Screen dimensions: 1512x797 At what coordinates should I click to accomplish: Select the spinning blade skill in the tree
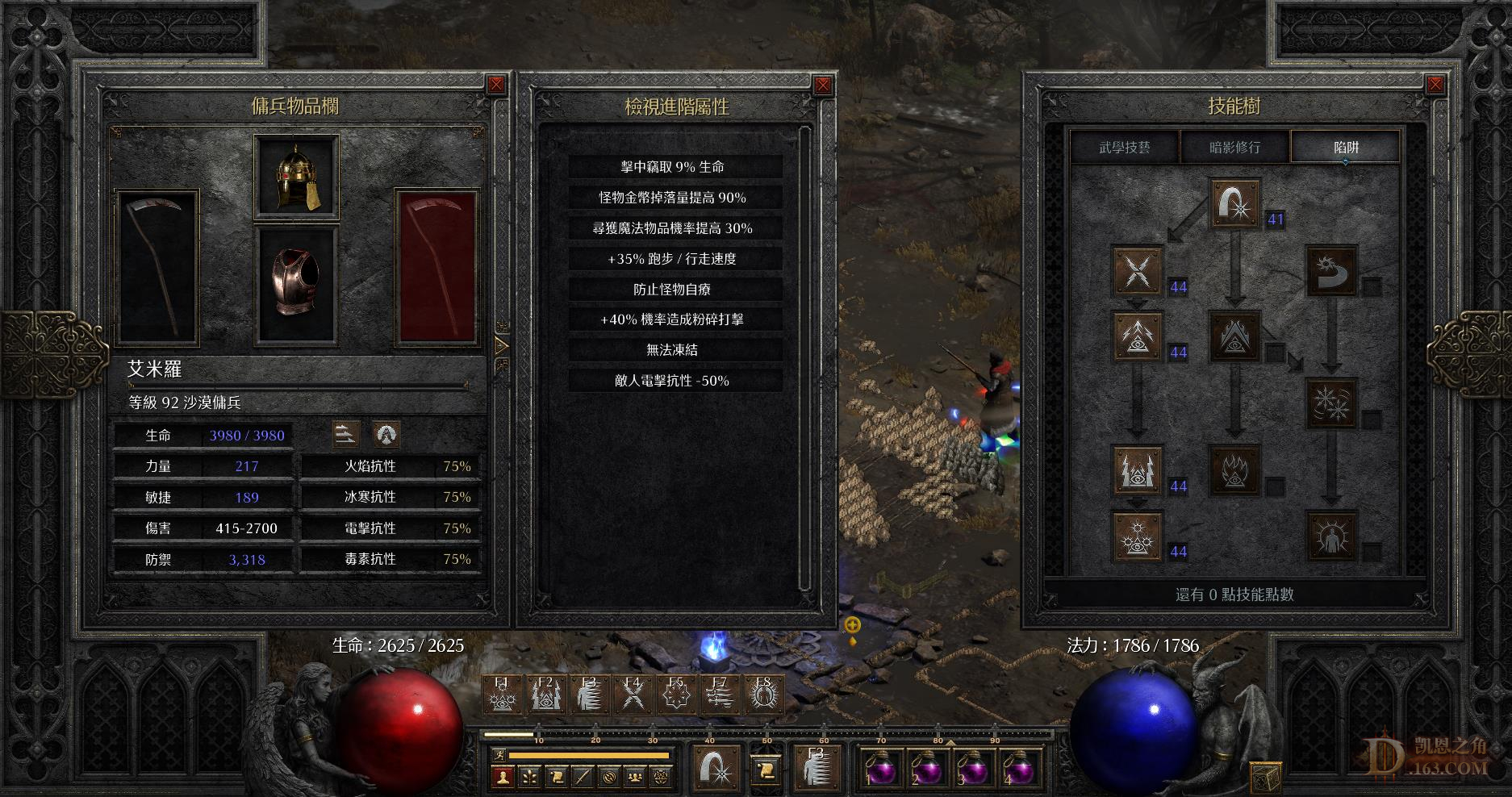1331,271
